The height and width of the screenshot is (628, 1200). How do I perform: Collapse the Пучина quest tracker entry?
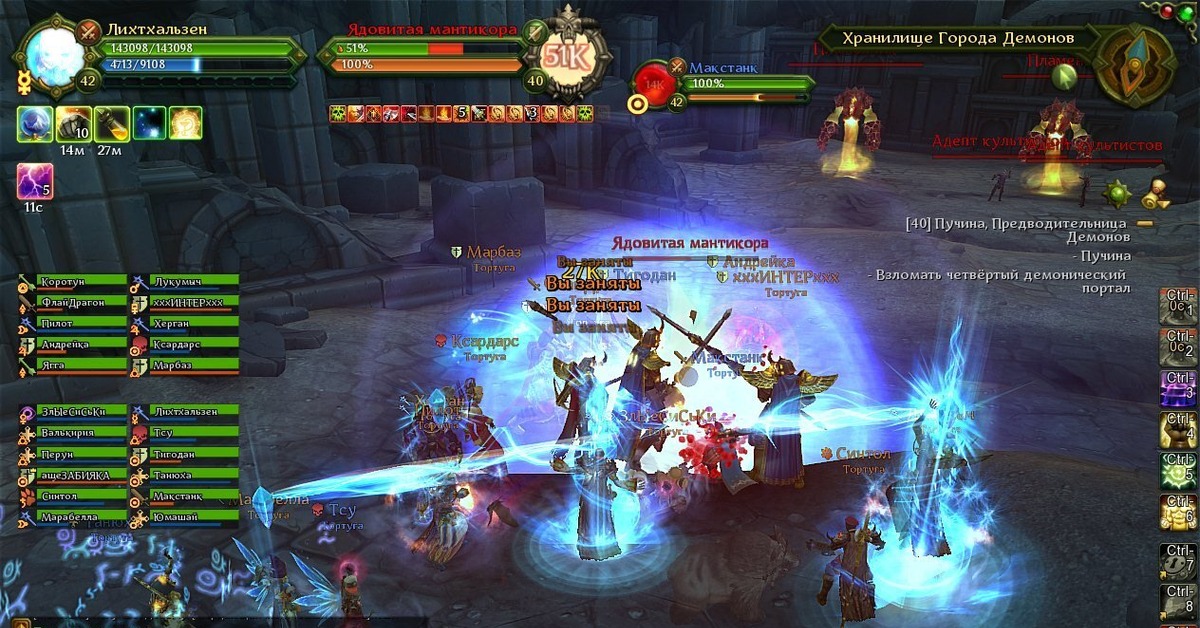click(1145, 223)
